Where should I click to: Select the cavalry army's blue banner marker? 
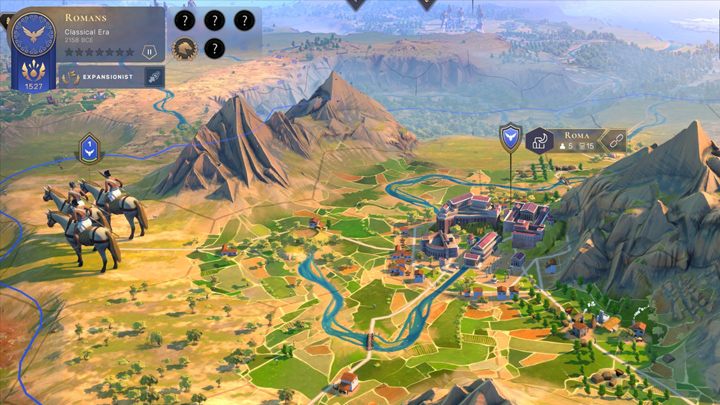[x=89, y=150]
